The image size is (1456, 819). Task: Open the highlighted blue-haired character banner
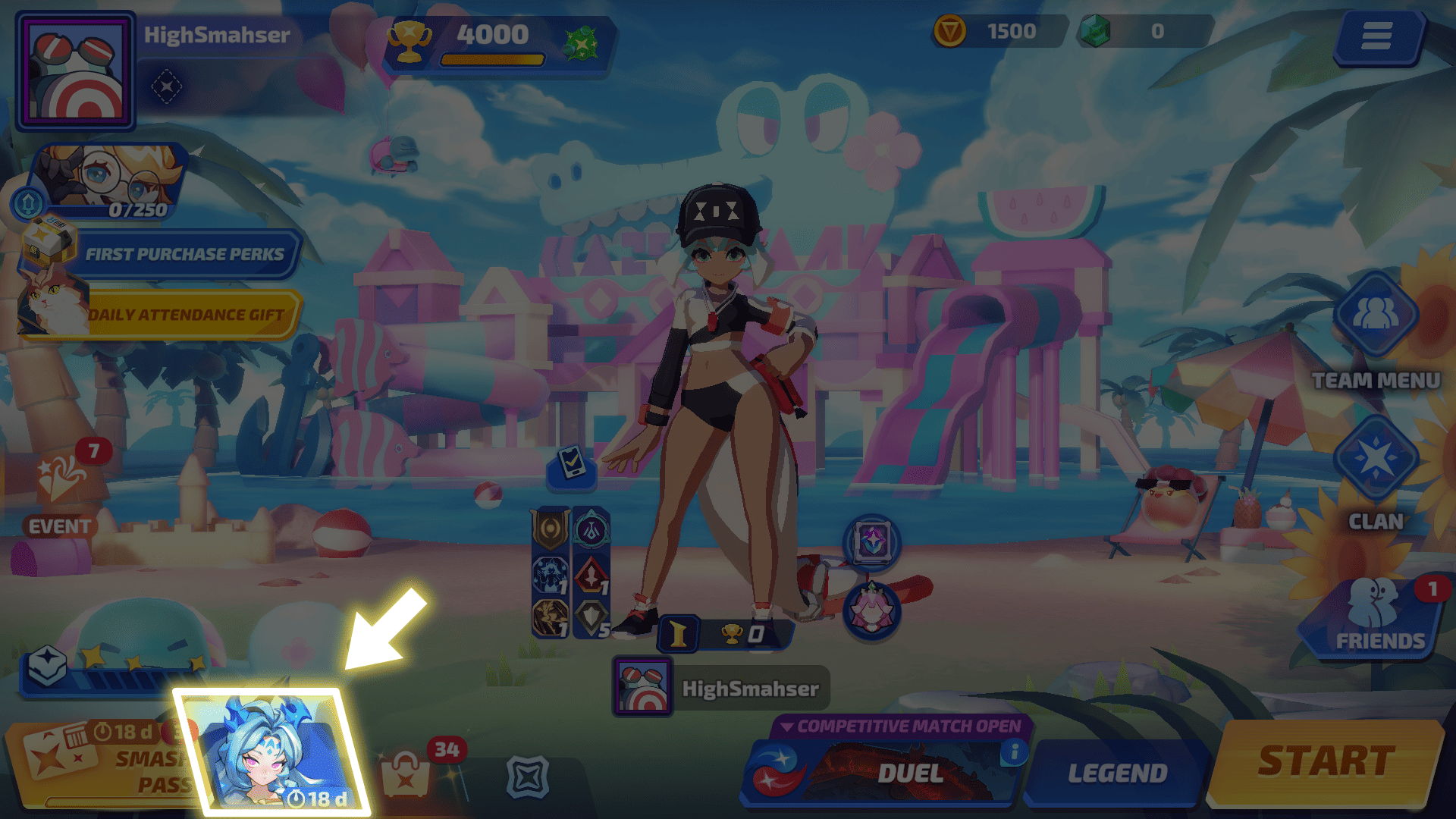273,751
